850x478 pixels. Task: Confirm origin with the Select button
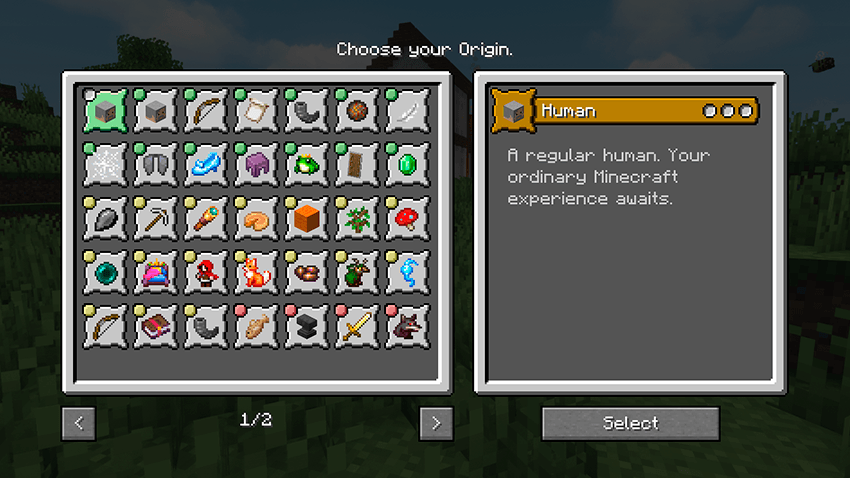630,423
